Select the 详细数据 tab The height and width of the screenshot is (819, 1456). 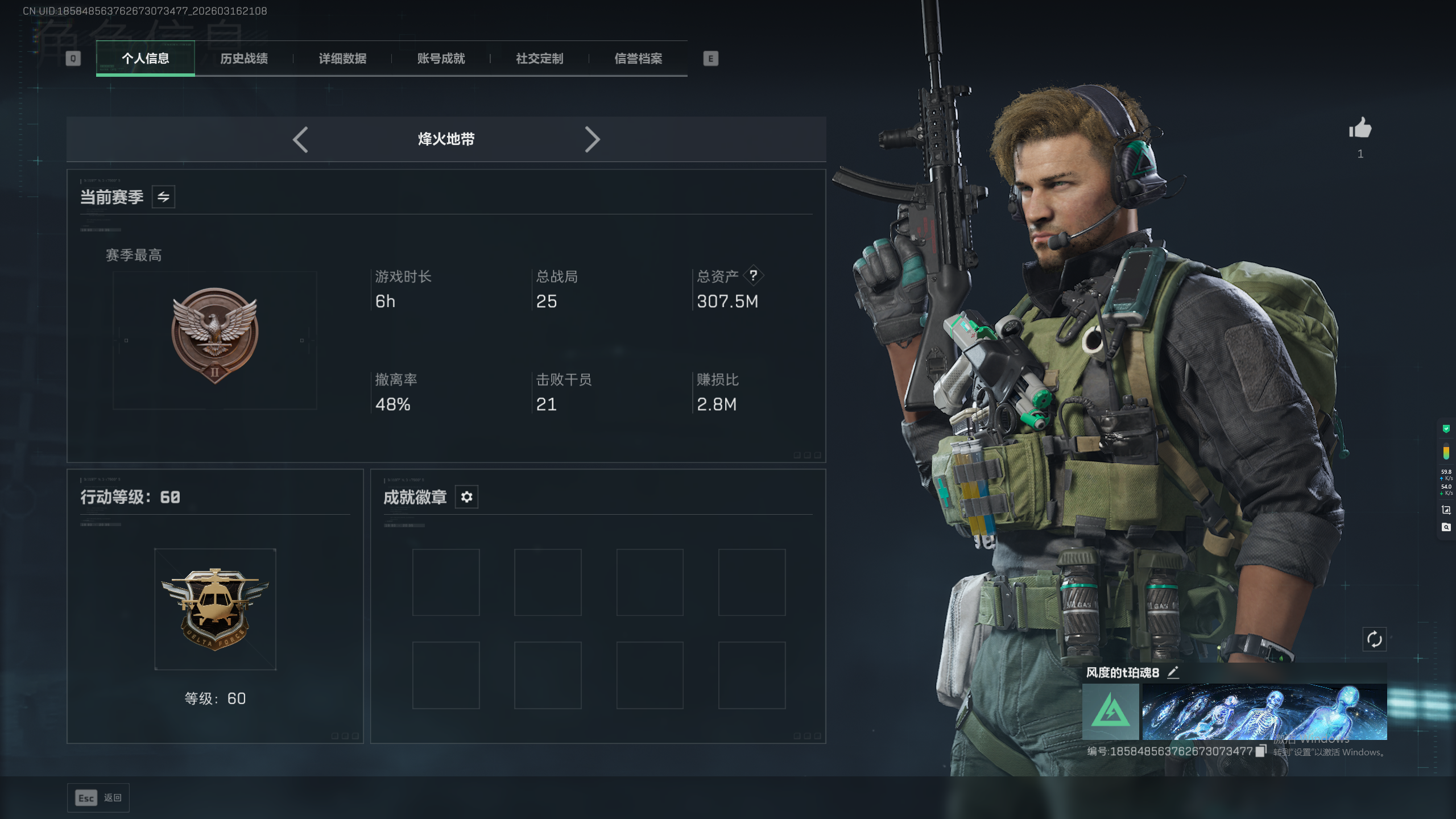pos(342,59)
